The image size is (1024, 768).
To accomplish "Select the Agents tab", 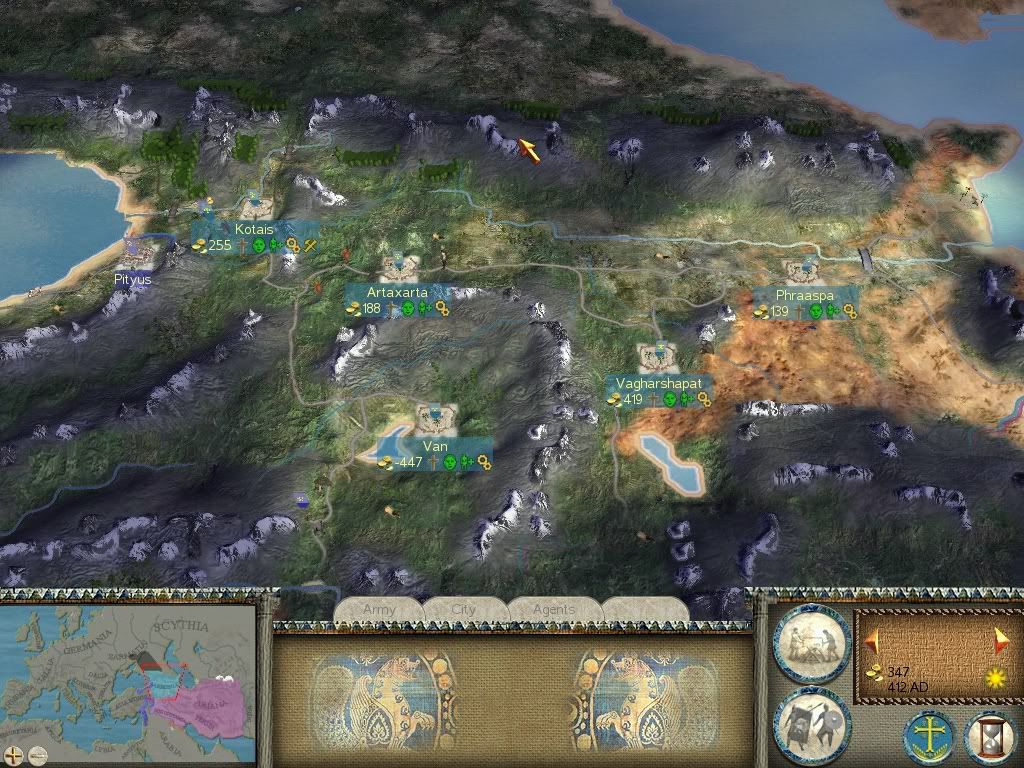I will (x=554, y=609).
